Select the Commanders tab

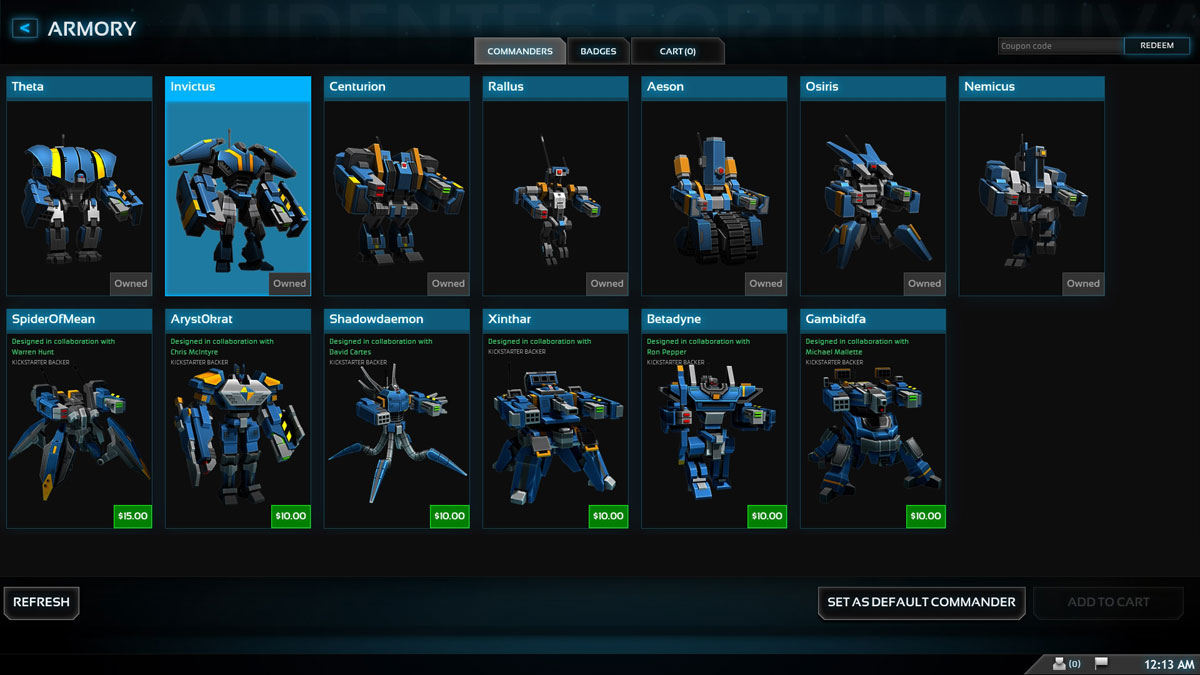coord(520,51)
